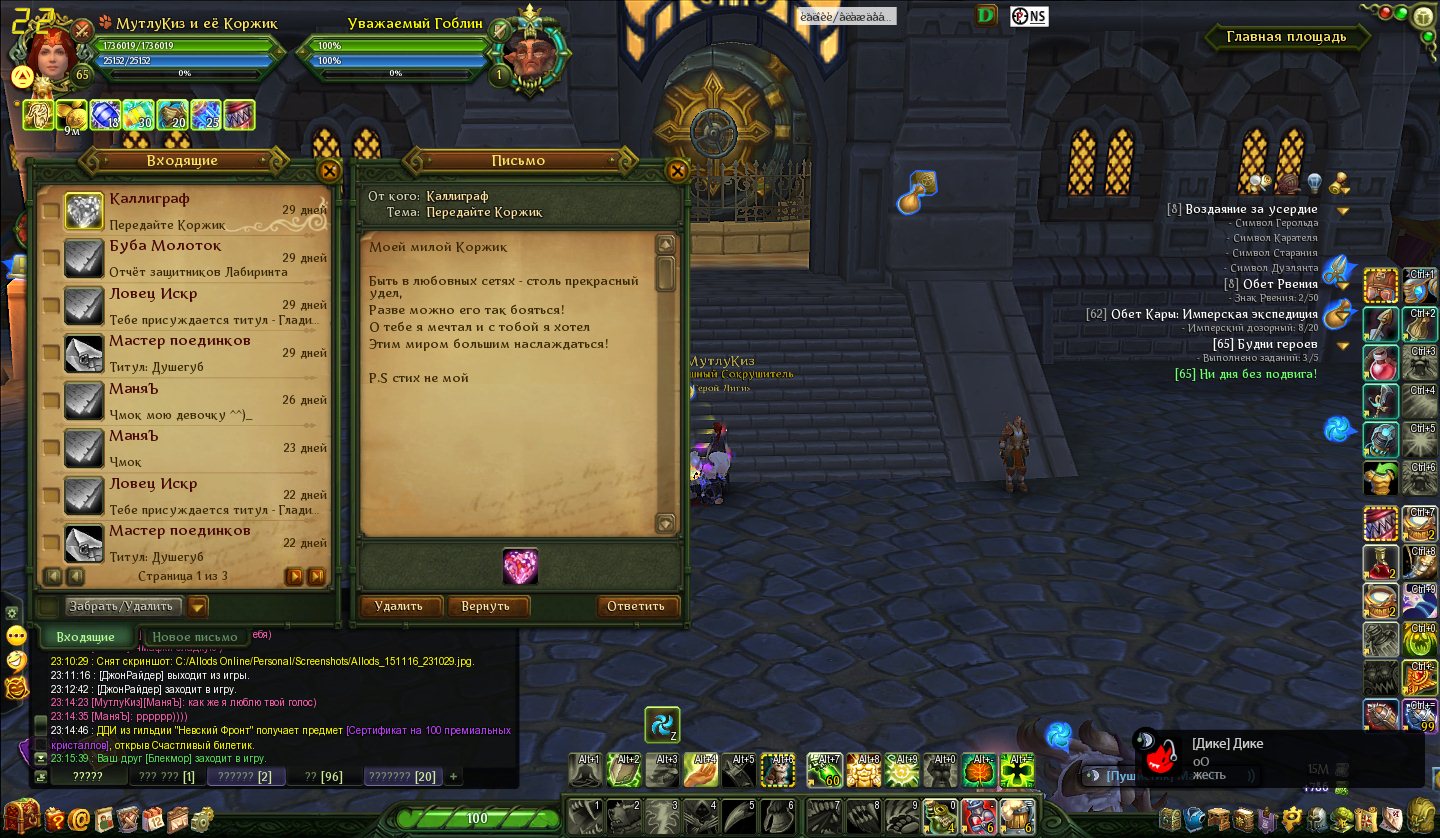Viewport: 1440px width, 838px height.
Task: Open the dropdown arrow next to Забрать/Удалить
Action: [x=197, y=606]
